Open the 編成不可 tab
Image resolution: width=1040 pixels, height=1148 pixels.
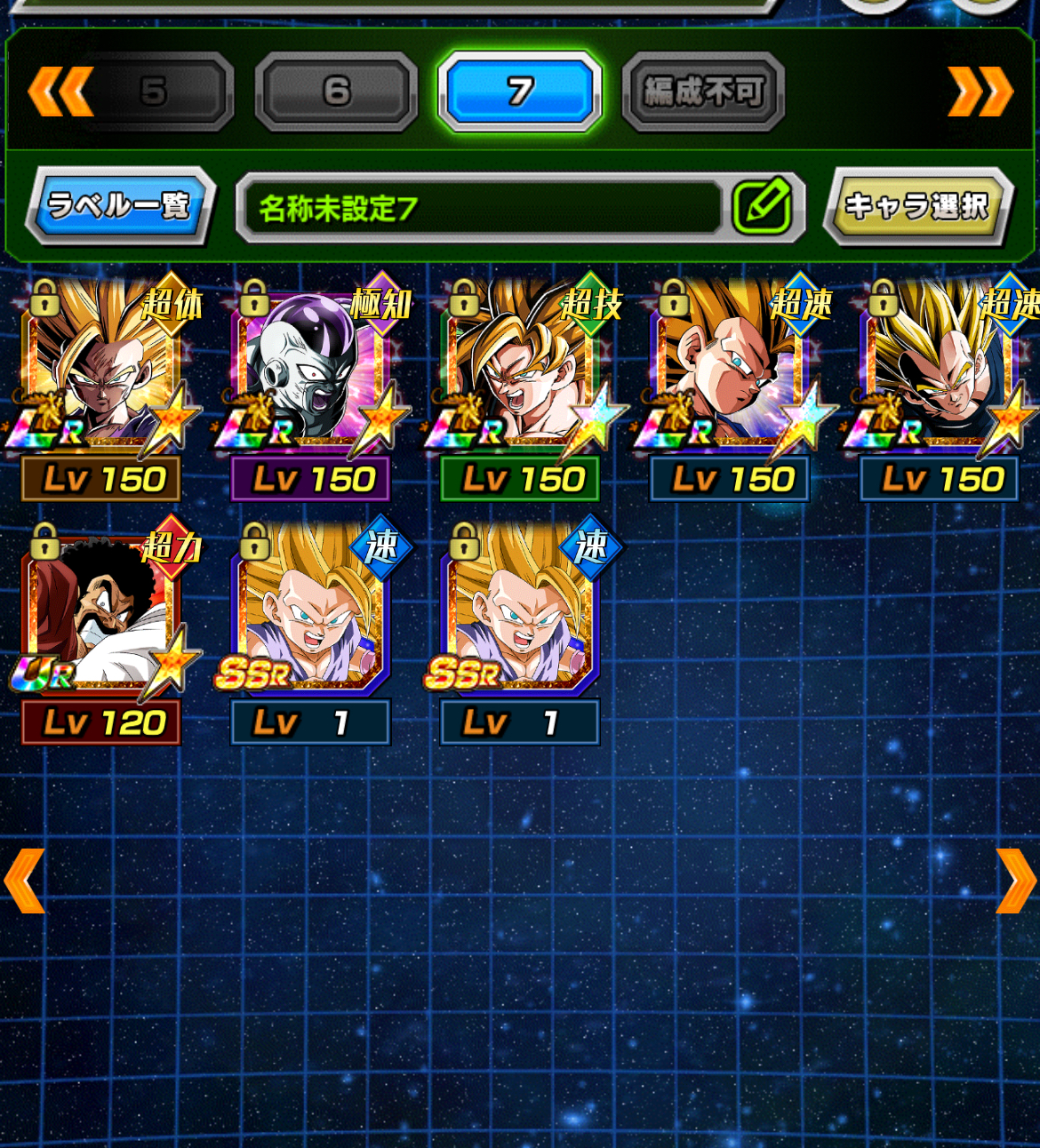coord(703,92)
